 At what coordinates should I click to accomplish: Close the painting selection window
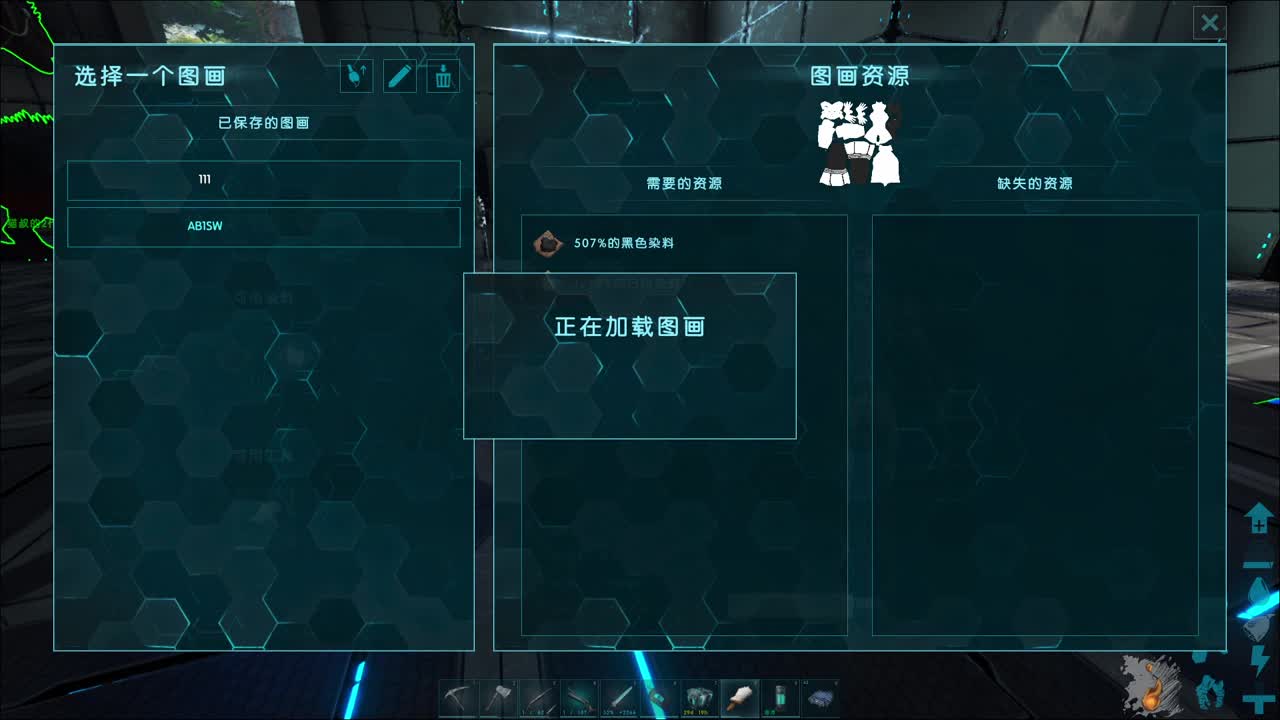(x=1210, y=22)
